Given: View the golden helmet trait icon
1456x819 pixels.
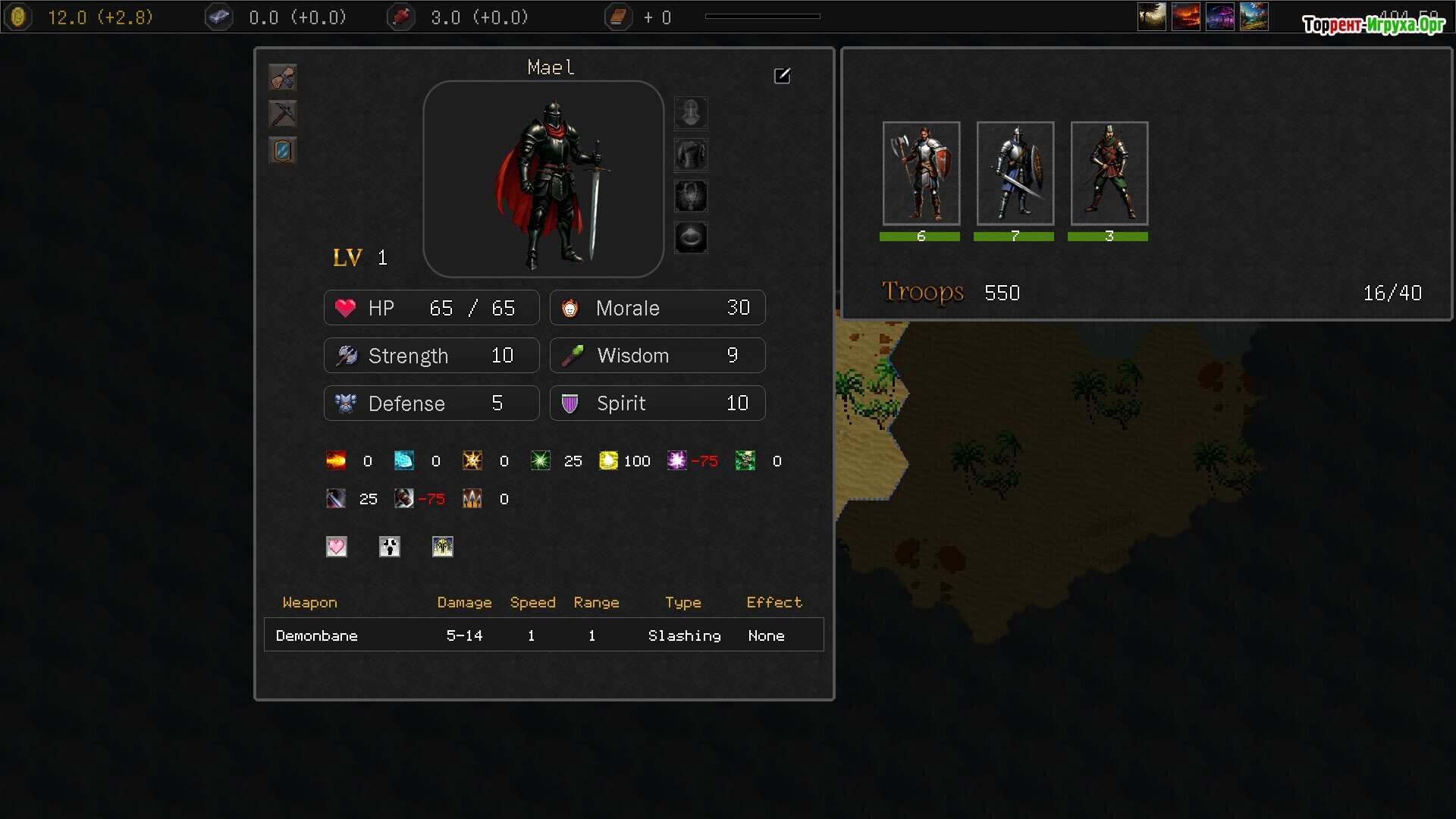Looking at the screenshot, I should click(x=443, y=547).
